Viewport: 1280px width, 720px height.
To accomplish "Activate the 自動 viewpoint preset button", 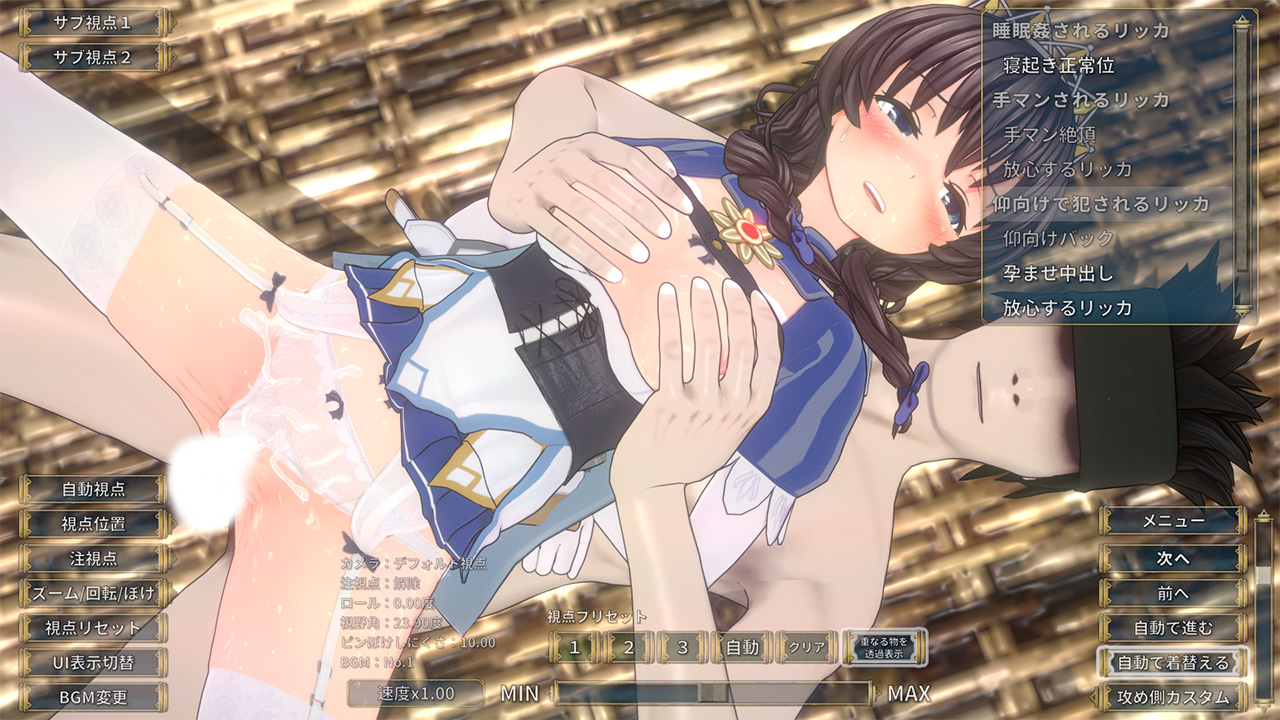I will (742, 647).
